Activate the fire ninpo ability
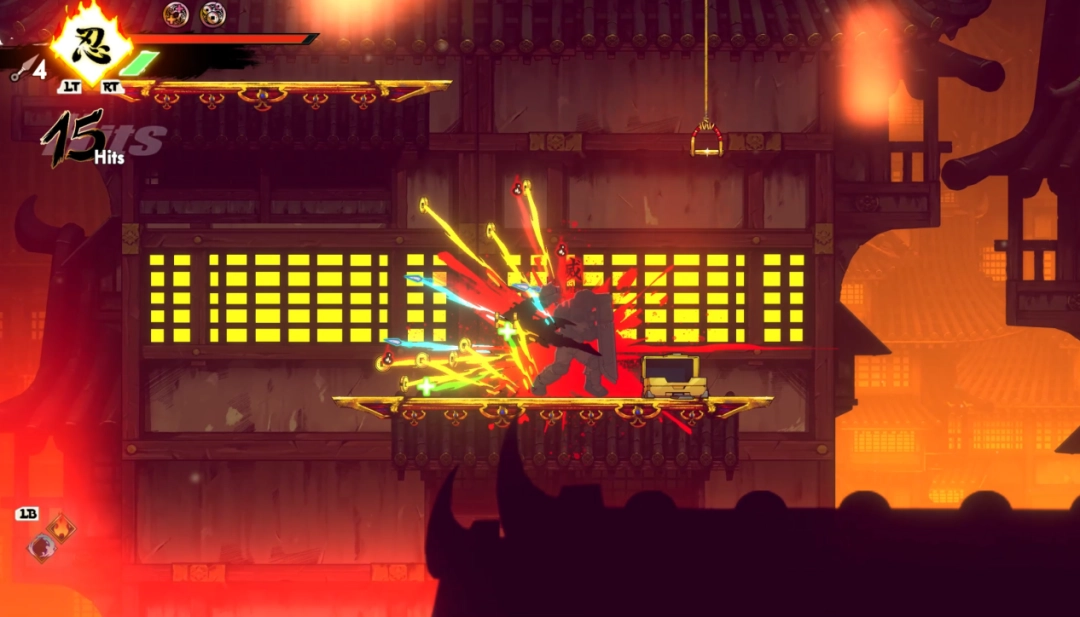The image size is (1080, 617). pyautogui.click(x=61, y=529)
